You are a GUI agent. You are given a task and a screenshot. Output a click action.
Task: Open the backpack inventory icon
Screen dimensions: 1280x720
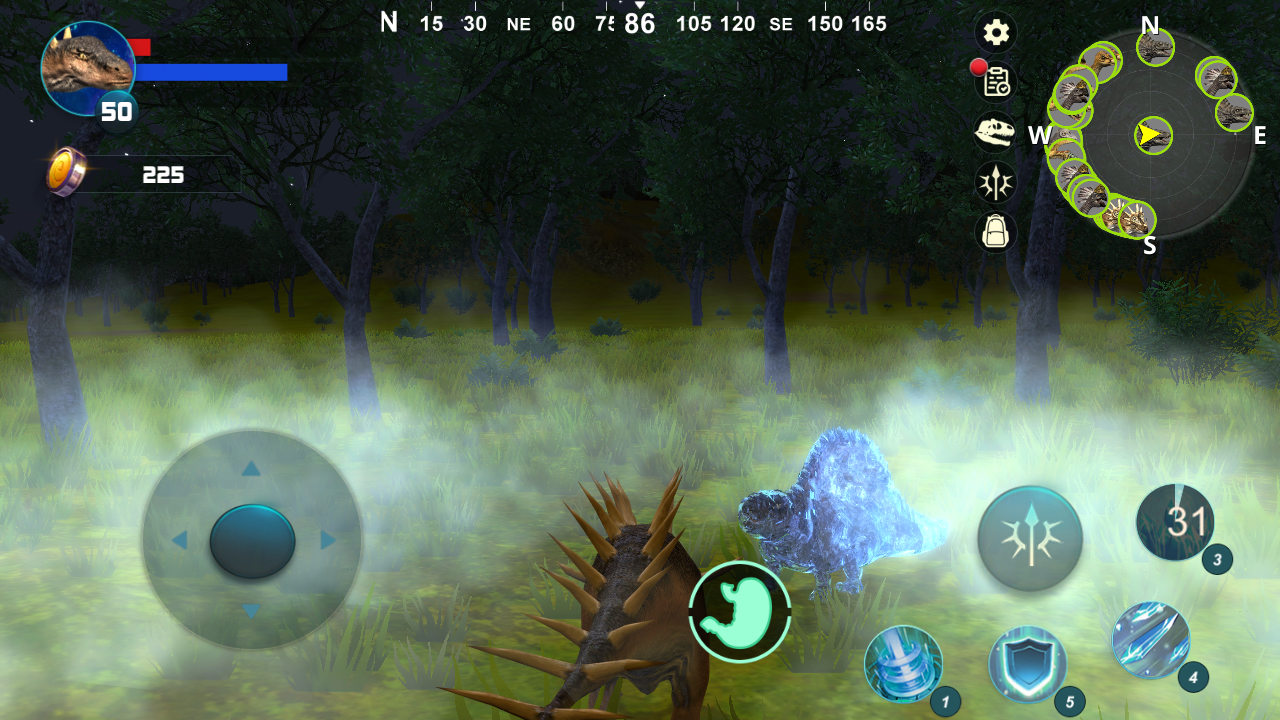pos(995,233)
